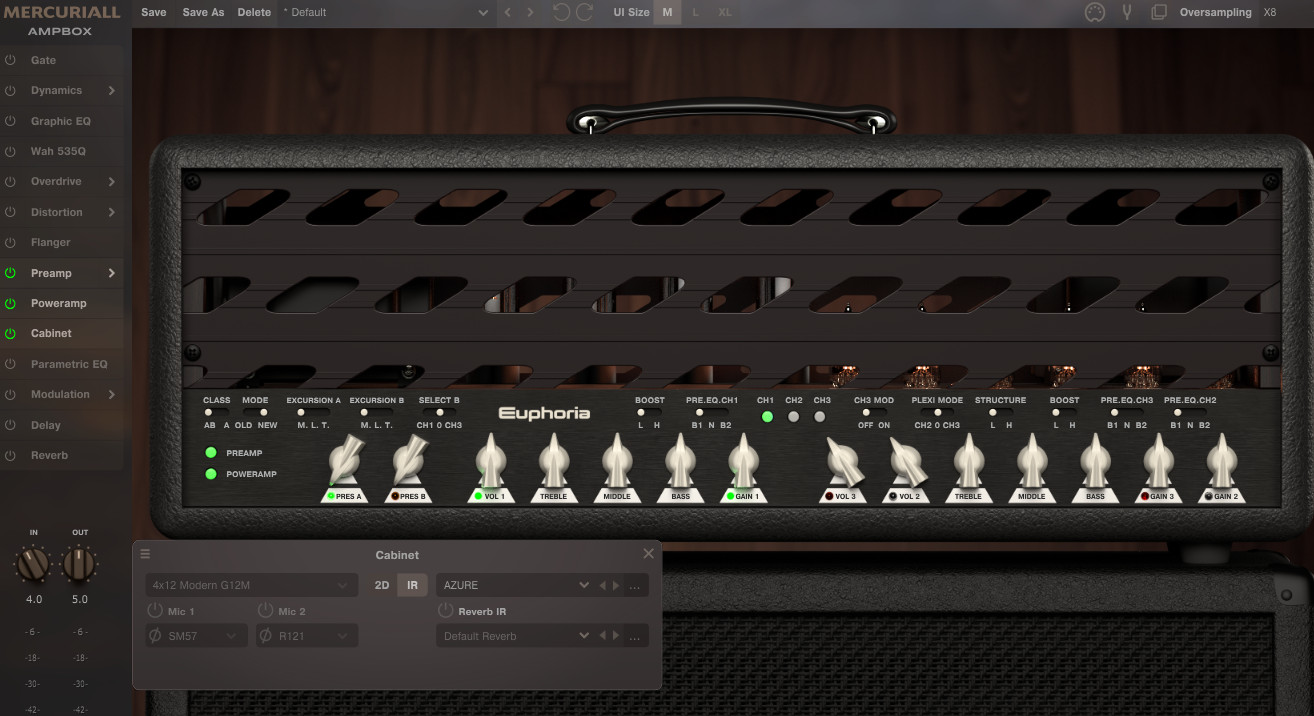Select the Graphic EQ module
This screenshot has height=716, width=1314.
point(60,121)
